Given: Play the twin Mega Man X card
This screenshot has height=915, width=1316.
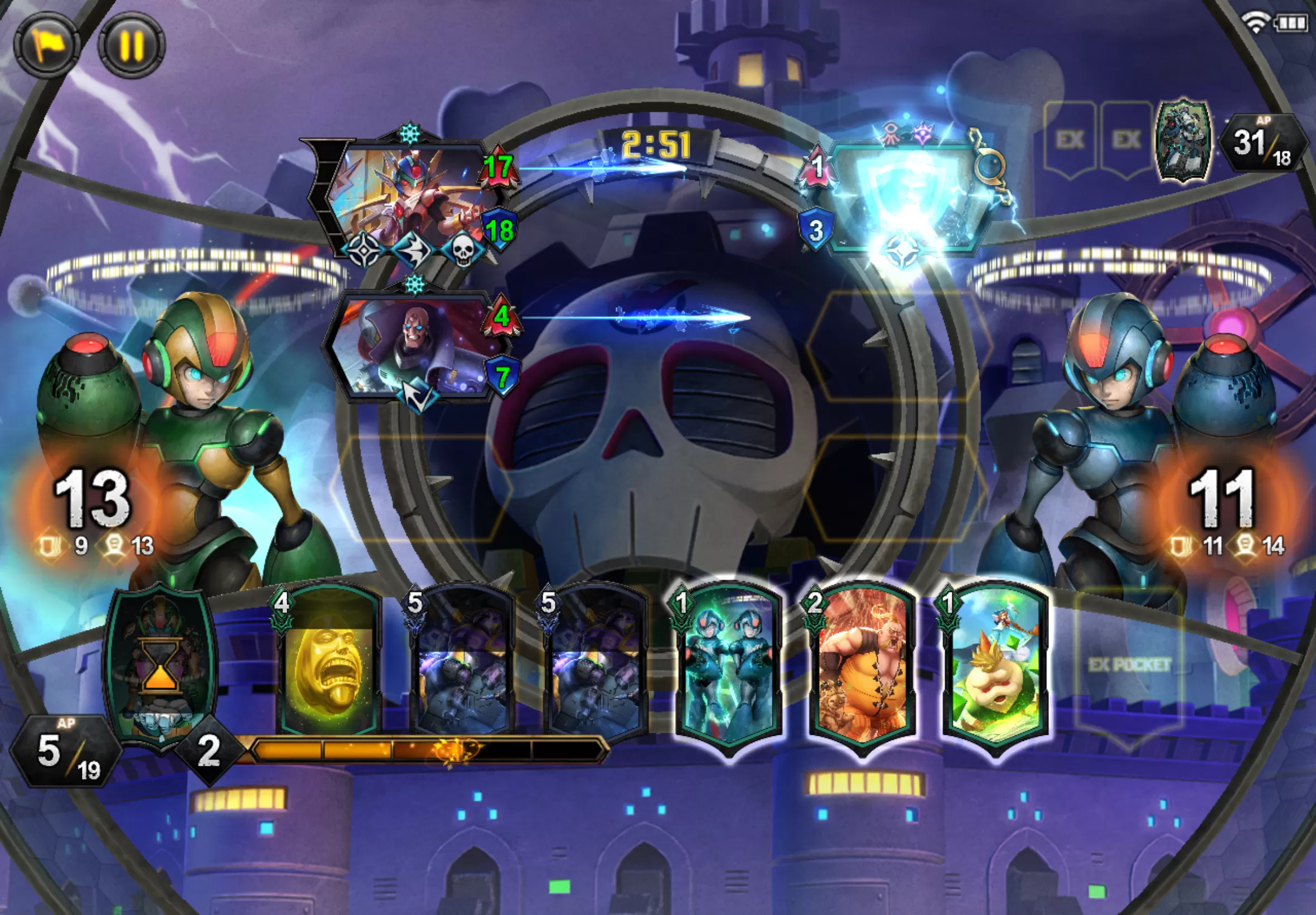Looking at the screenshot, I should pyautogui.click(x=728, y=668).
